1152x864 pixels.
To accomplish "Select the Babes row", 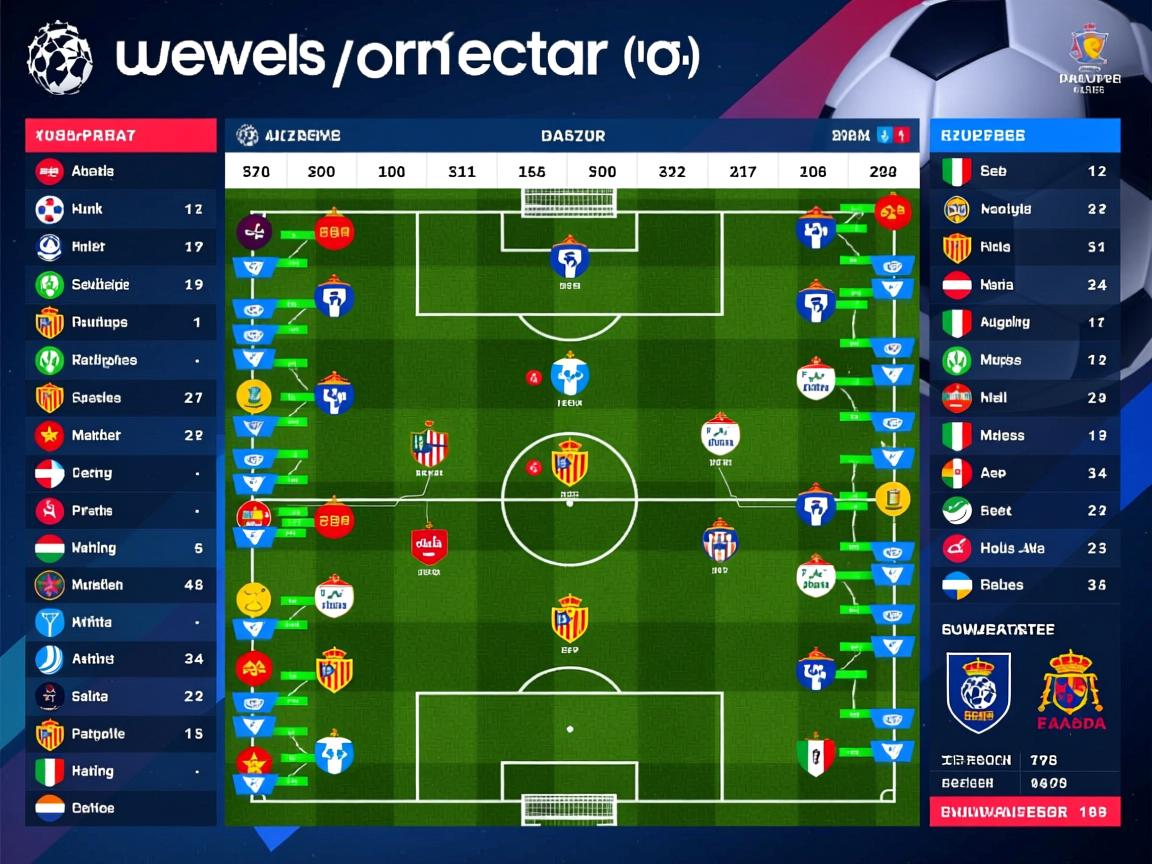I will coord(1025,585).
